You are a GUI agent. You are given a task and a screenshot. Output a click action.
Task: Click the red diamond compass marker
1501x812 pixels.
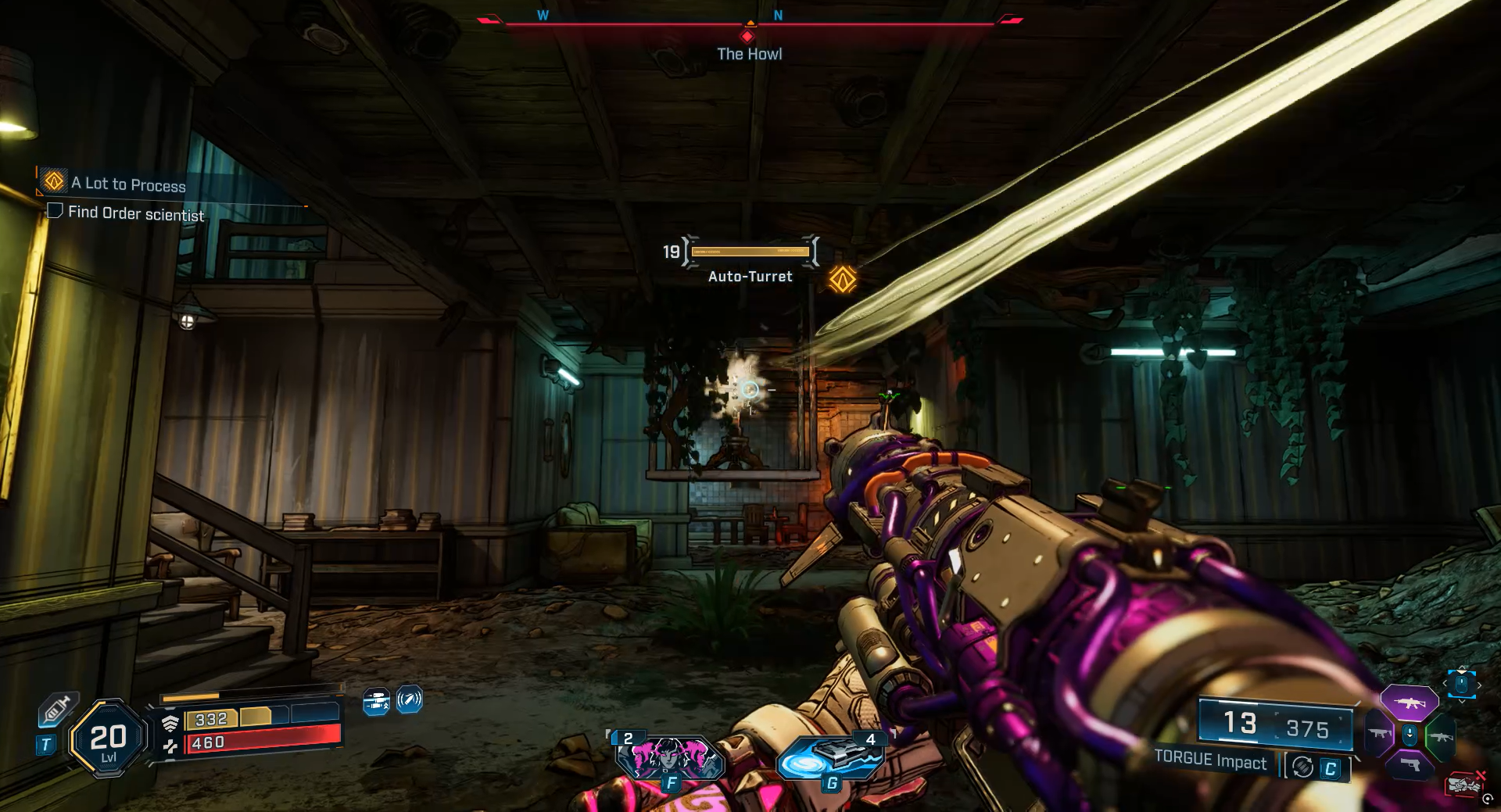pyautogui.click(x=747, y=36)
